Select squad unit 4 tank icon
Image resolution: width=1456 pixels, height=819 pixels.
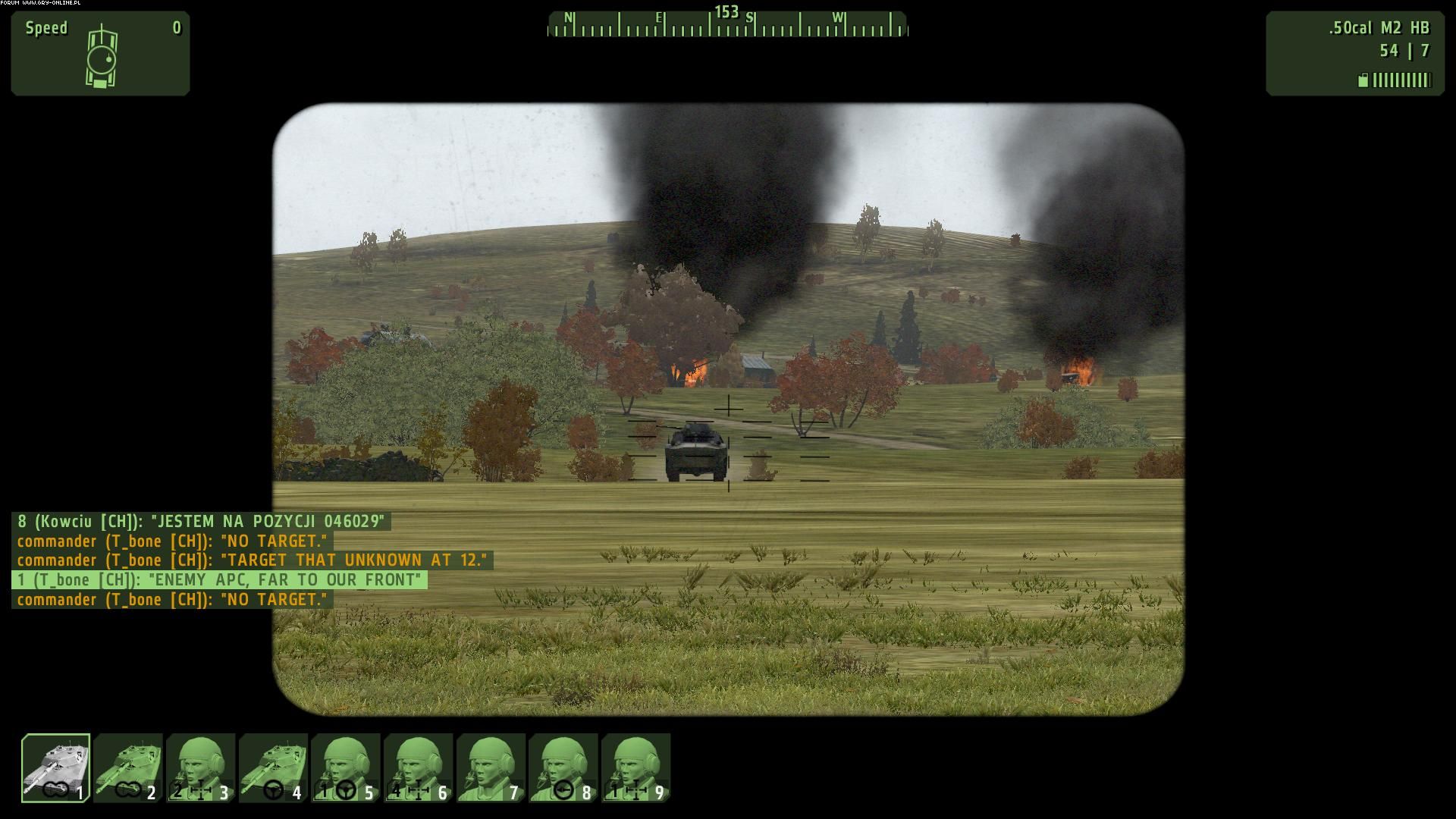pyautogui.click(x=273, y=767)
